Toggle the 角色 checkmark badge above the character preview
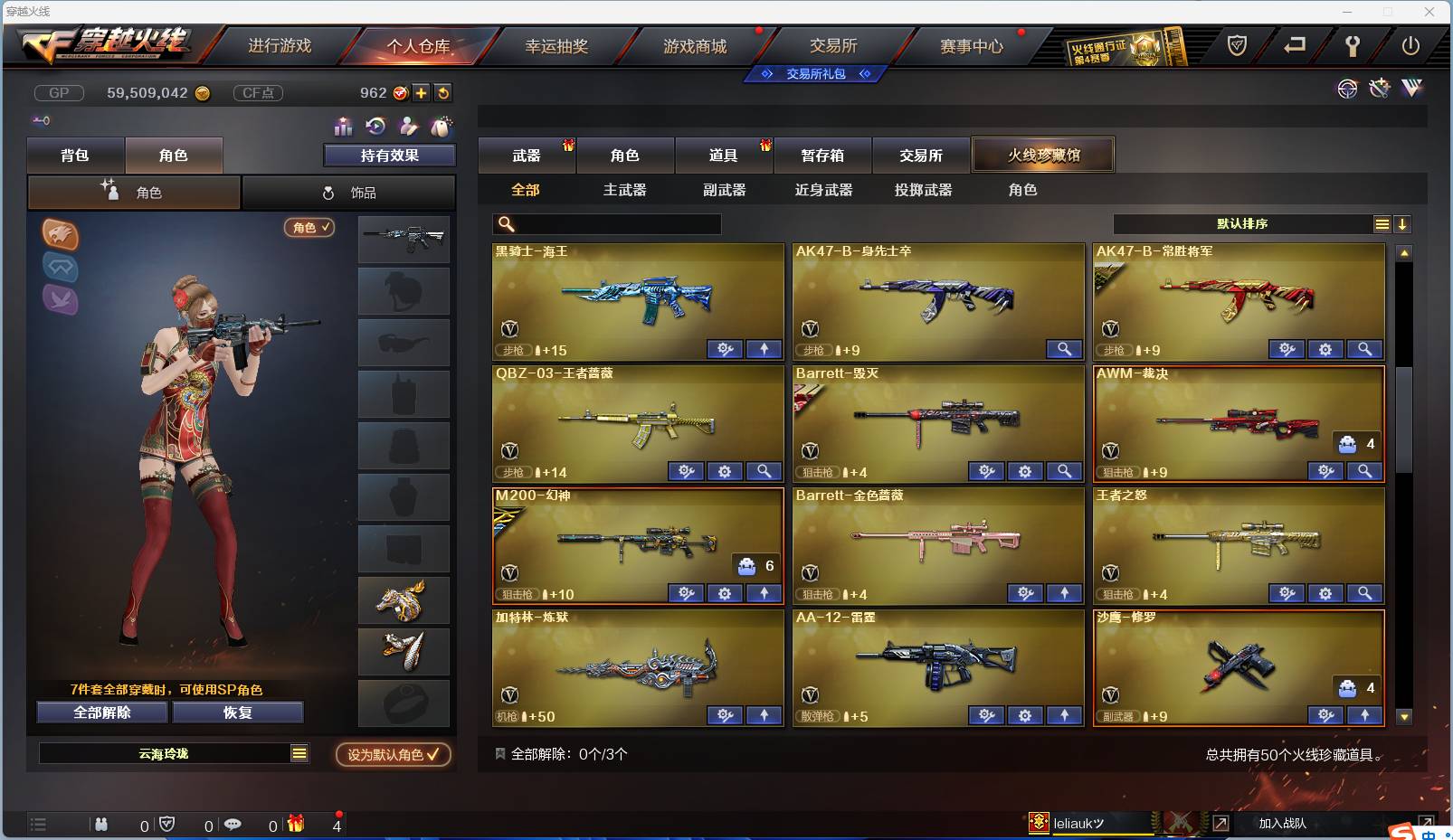This screenshot has height=840, width=1453. [309, 228]
